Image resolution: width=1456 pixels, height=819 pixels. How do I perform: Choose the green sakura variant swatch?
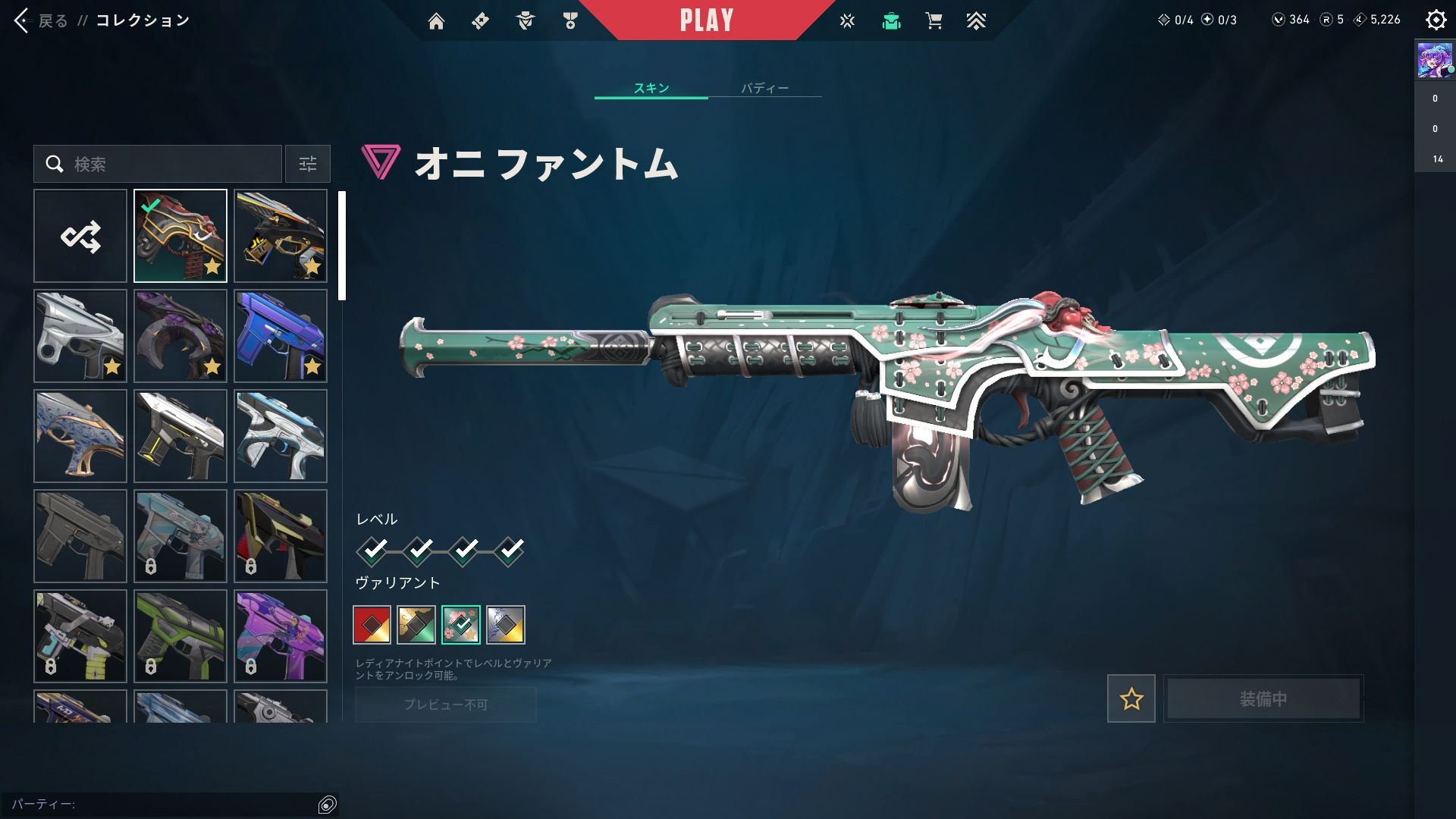[x=461, y=625]
